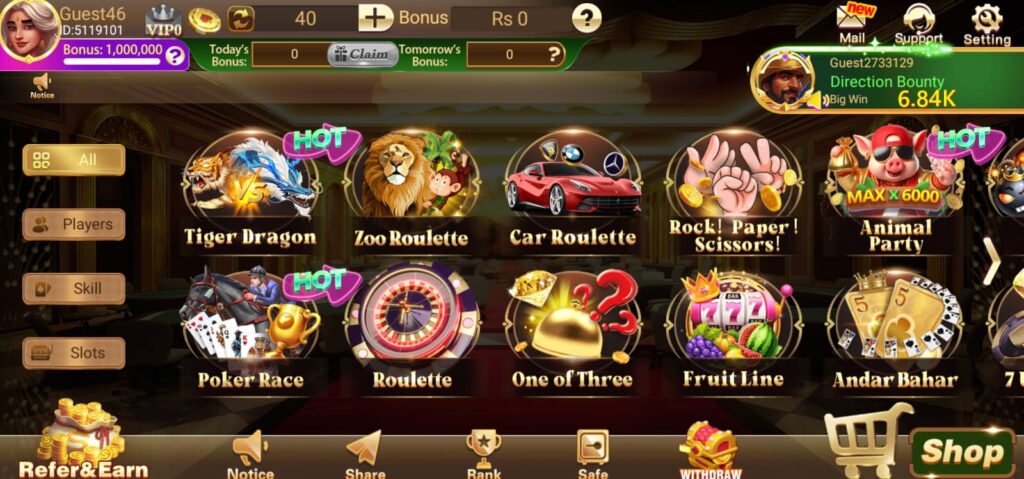Open the Animal Party game
The image size is (1024, 479).
coord(895,190)
